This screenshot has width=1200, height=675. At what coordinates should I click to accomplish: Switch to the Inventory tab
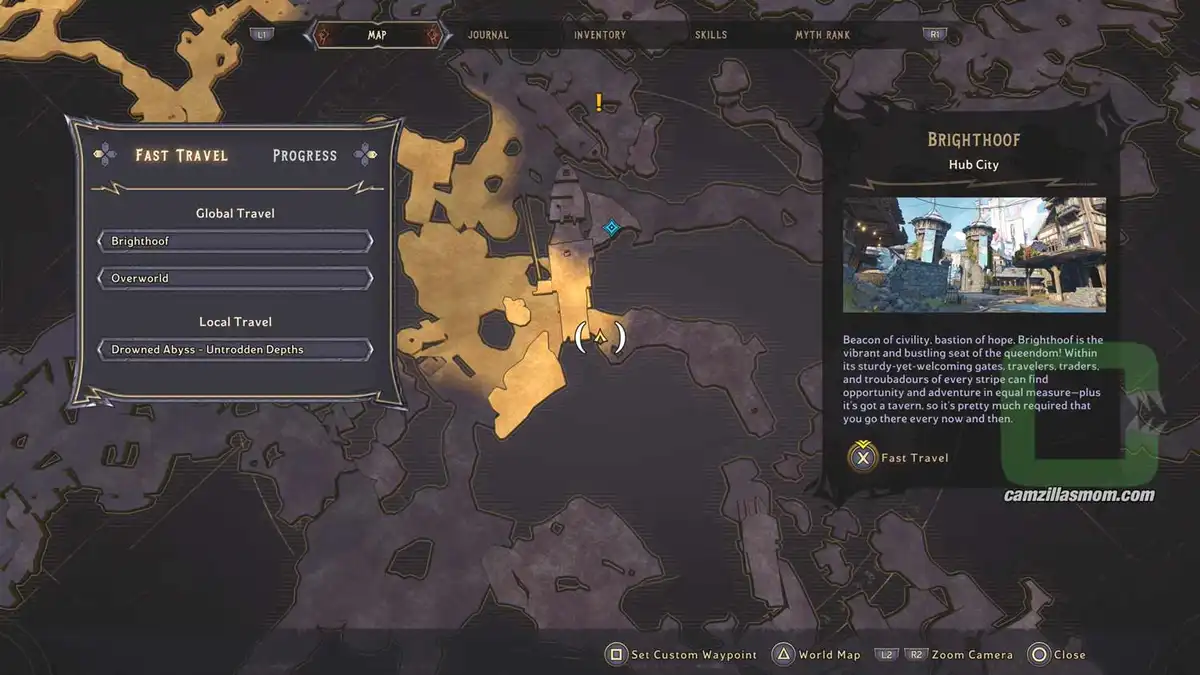600,35
